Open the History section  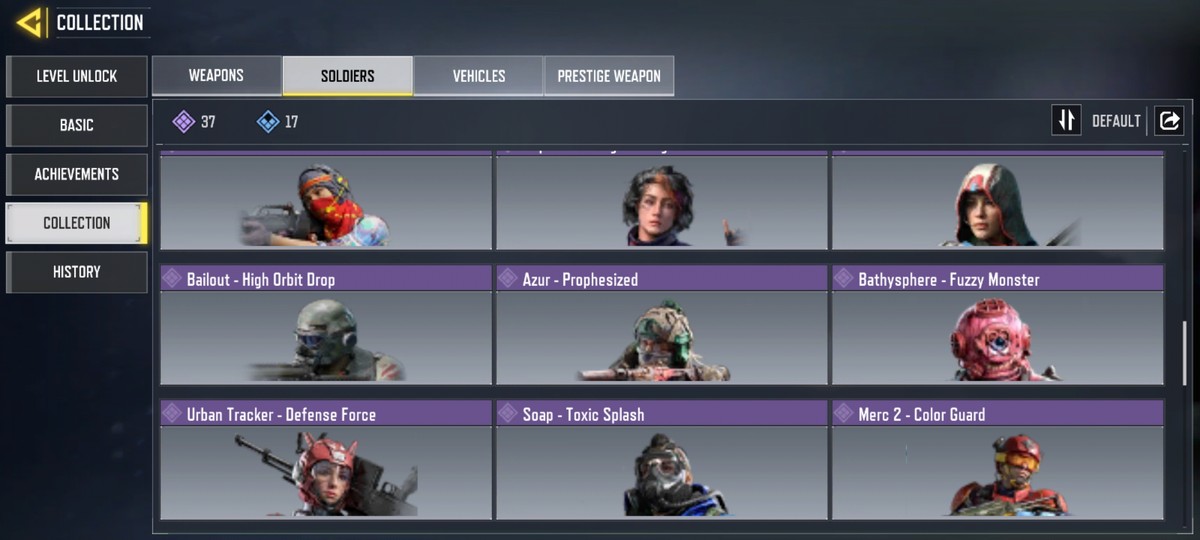point(77,272)
